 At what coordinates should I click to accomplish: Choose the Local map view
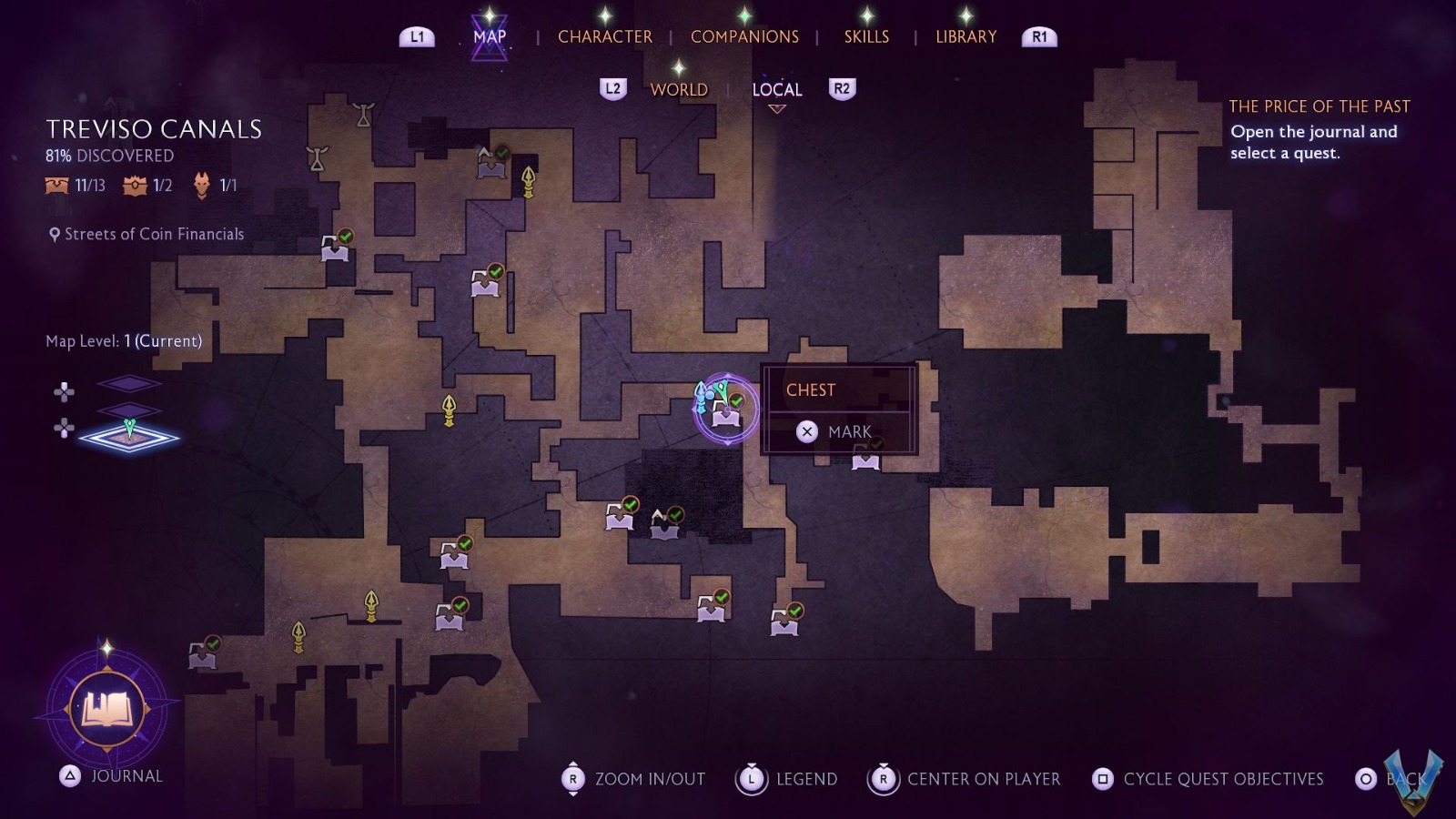(776, 89)
